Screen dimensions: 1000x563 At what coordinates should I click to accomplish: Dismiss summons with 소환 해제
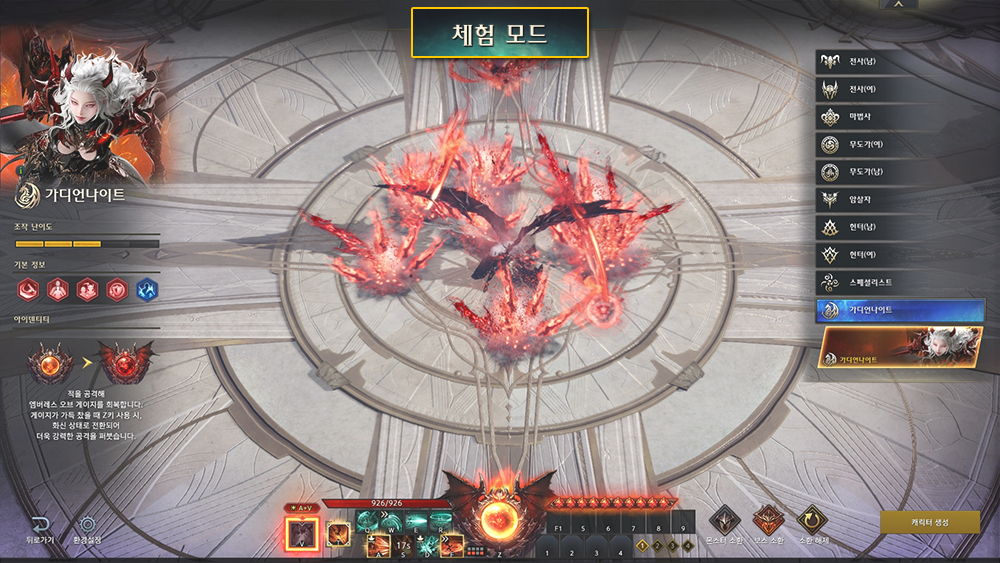coord(810,523)
